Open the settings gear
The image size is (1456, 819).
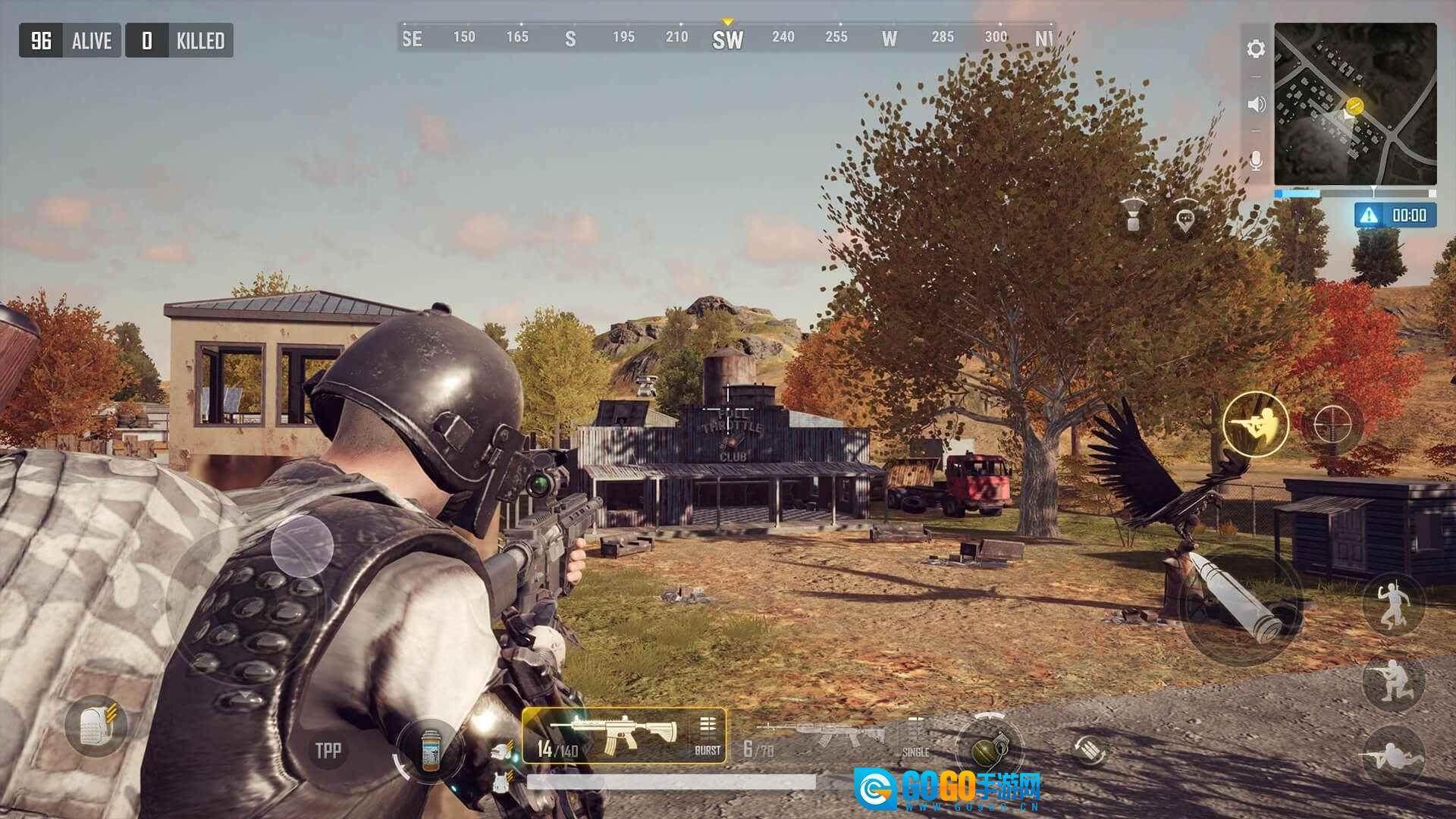pos(1256,49)
